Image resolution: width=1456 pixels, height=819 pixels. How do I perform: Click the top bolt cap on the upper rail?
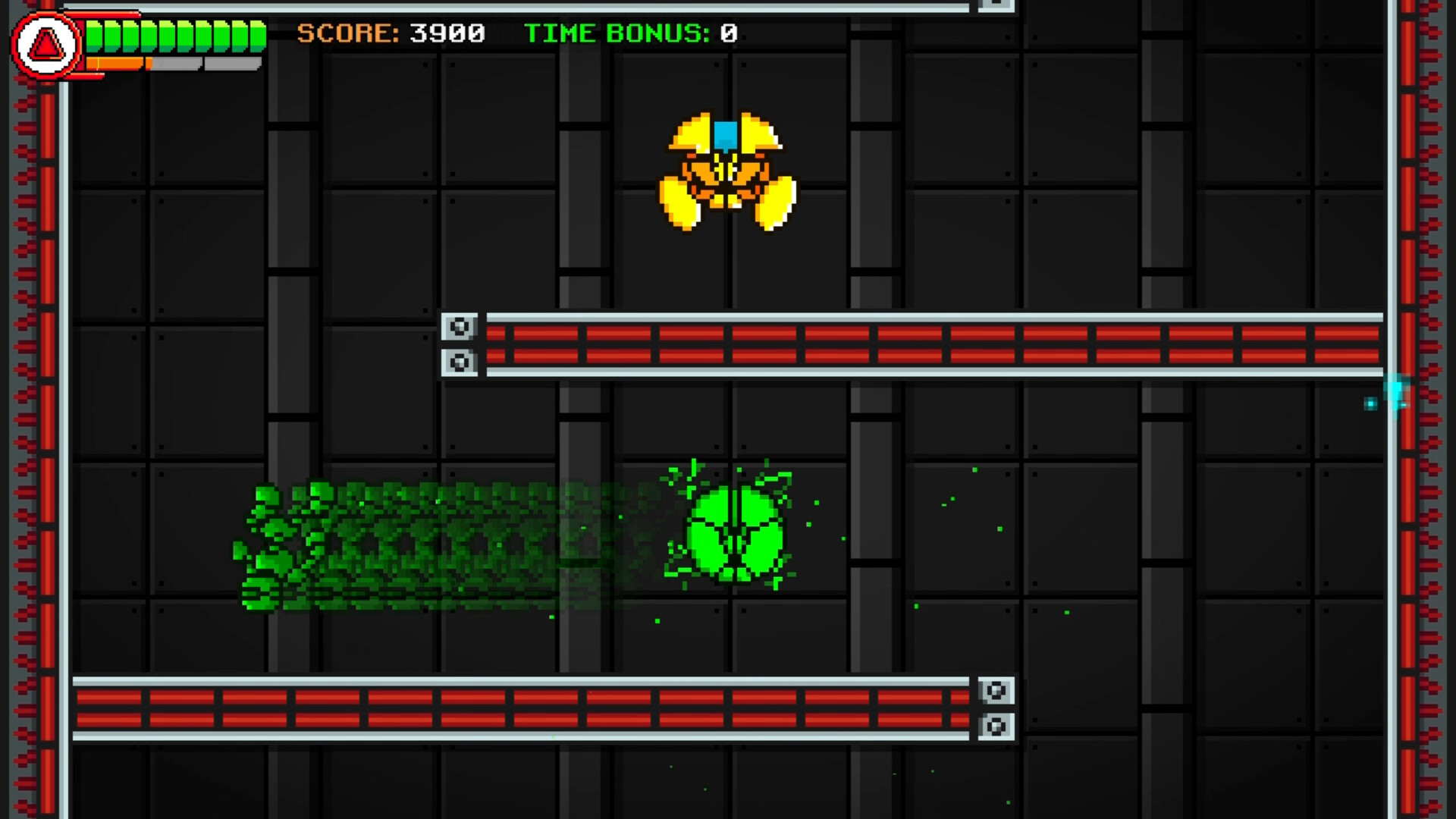[x=459, y=326]
